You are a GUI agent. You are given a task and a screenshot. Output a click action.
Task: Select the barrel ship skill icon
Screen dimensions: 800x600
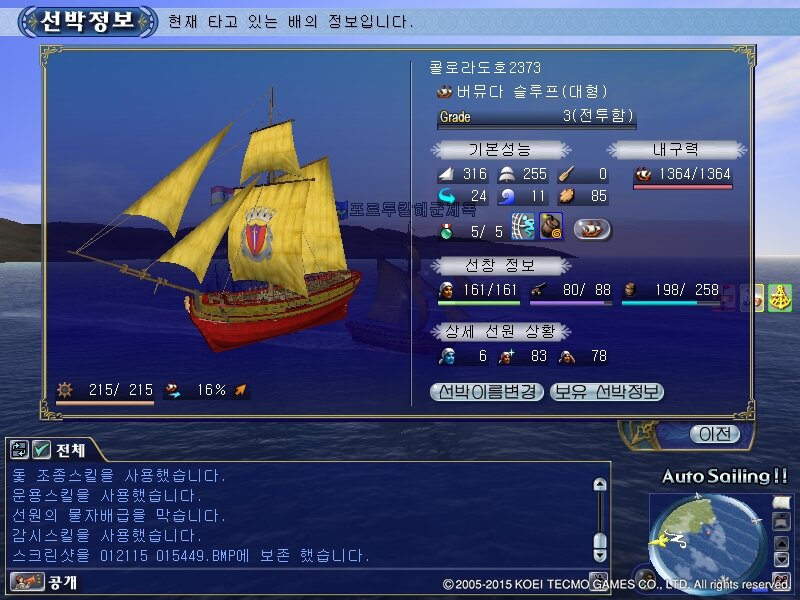(552, 227)
